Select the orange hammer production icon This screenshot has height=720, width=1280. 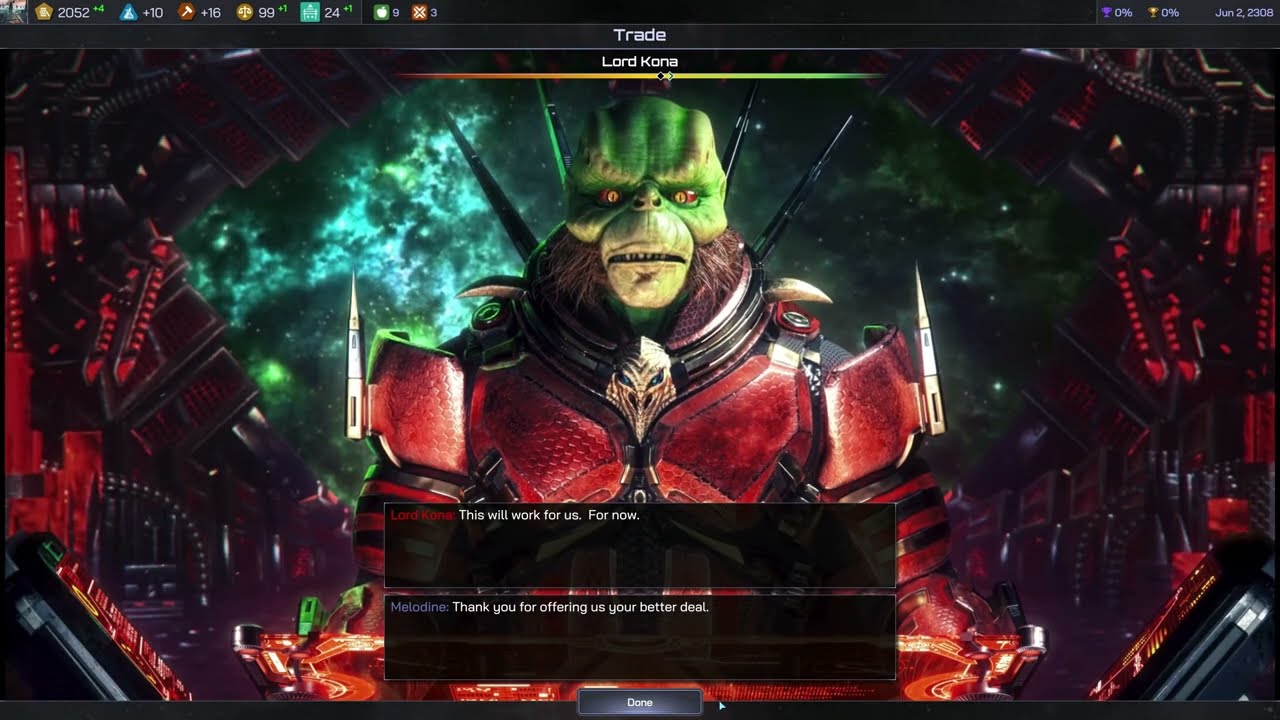[x=186, y=12]
